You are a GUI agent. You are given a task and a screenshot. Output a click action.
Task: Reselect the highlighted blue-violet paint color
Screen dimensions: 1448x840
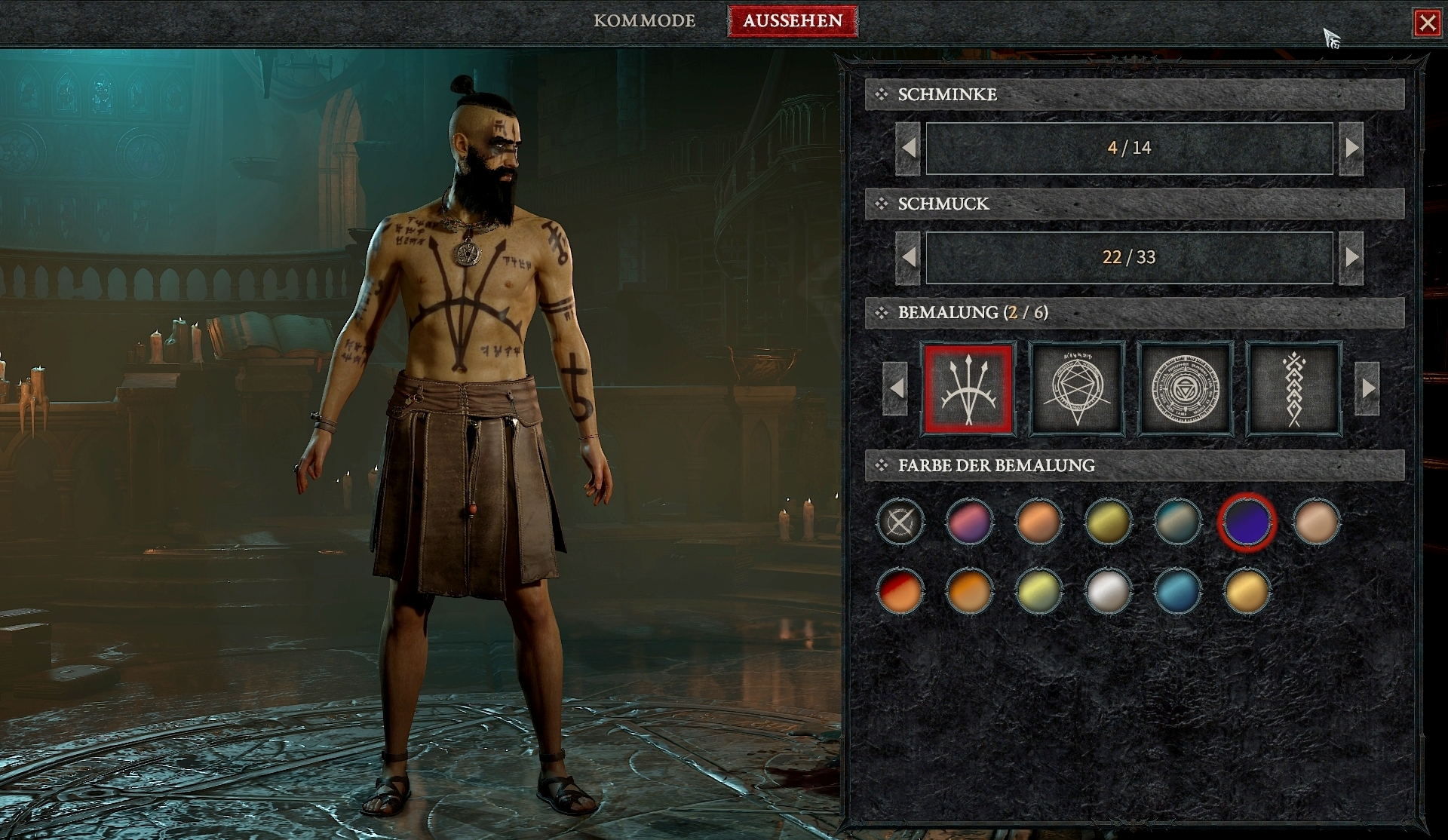point(1247,523)
